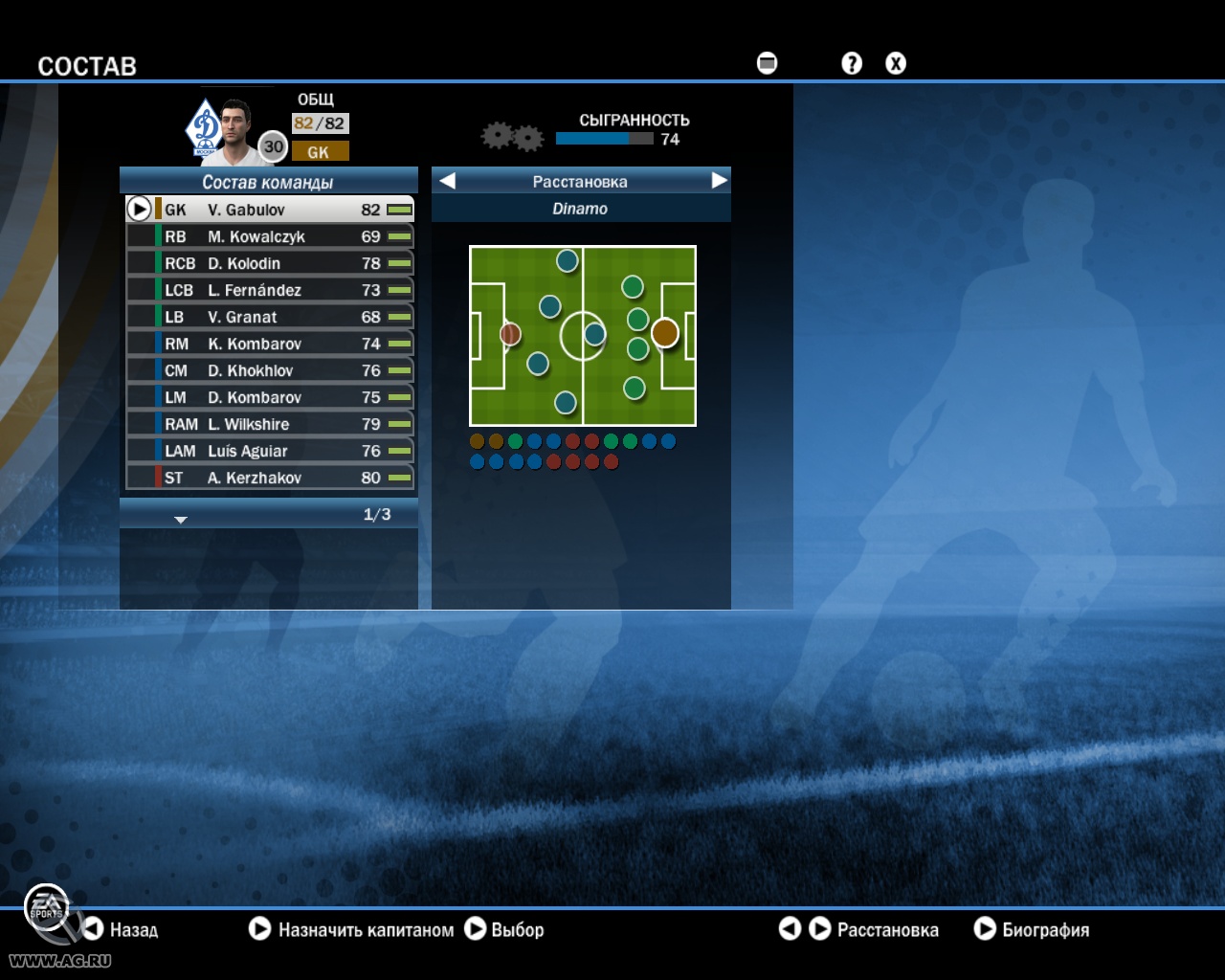The image size is (1225, 980).
Task: Open the help question mark icon
Action: coord(851,63)
